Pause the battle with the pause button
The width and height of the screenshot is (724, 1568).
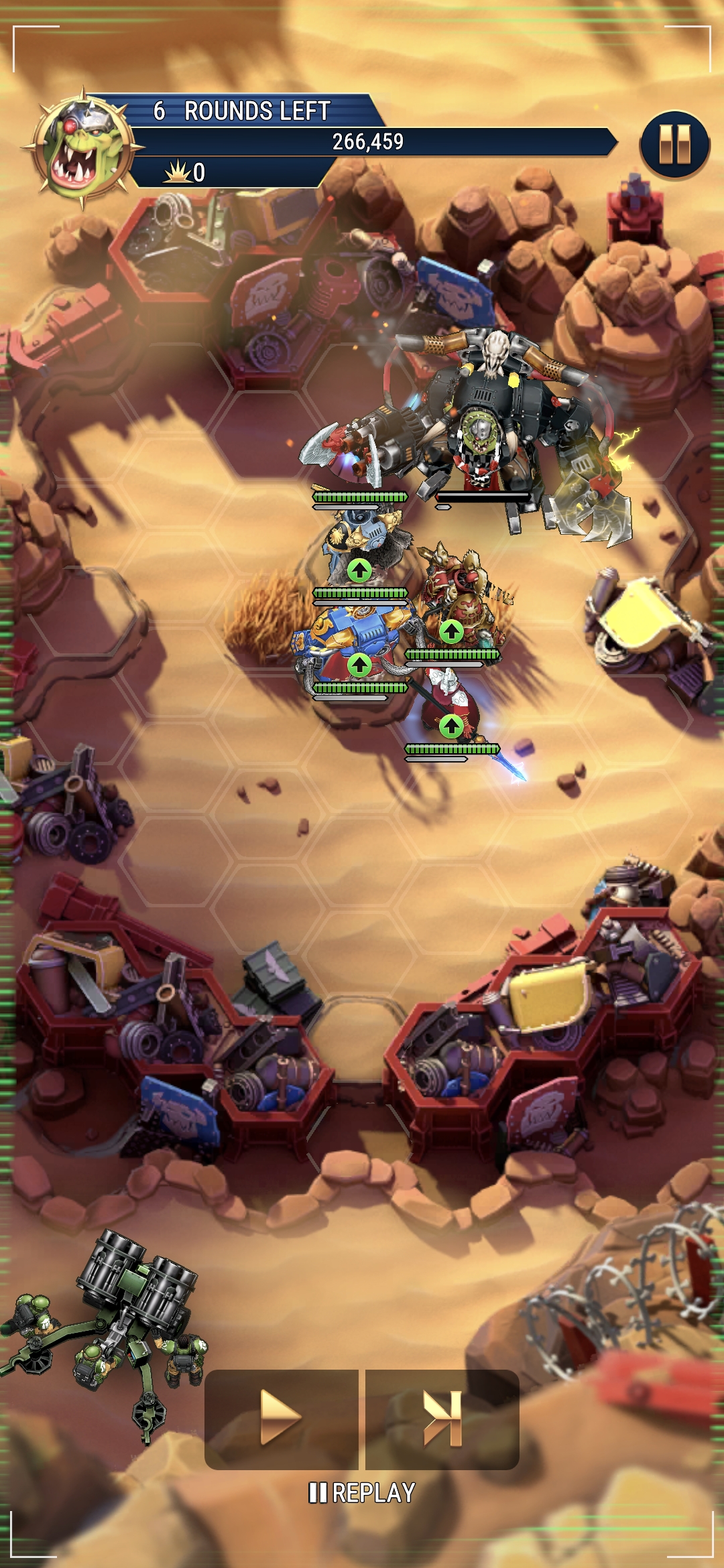pos(674,144)
